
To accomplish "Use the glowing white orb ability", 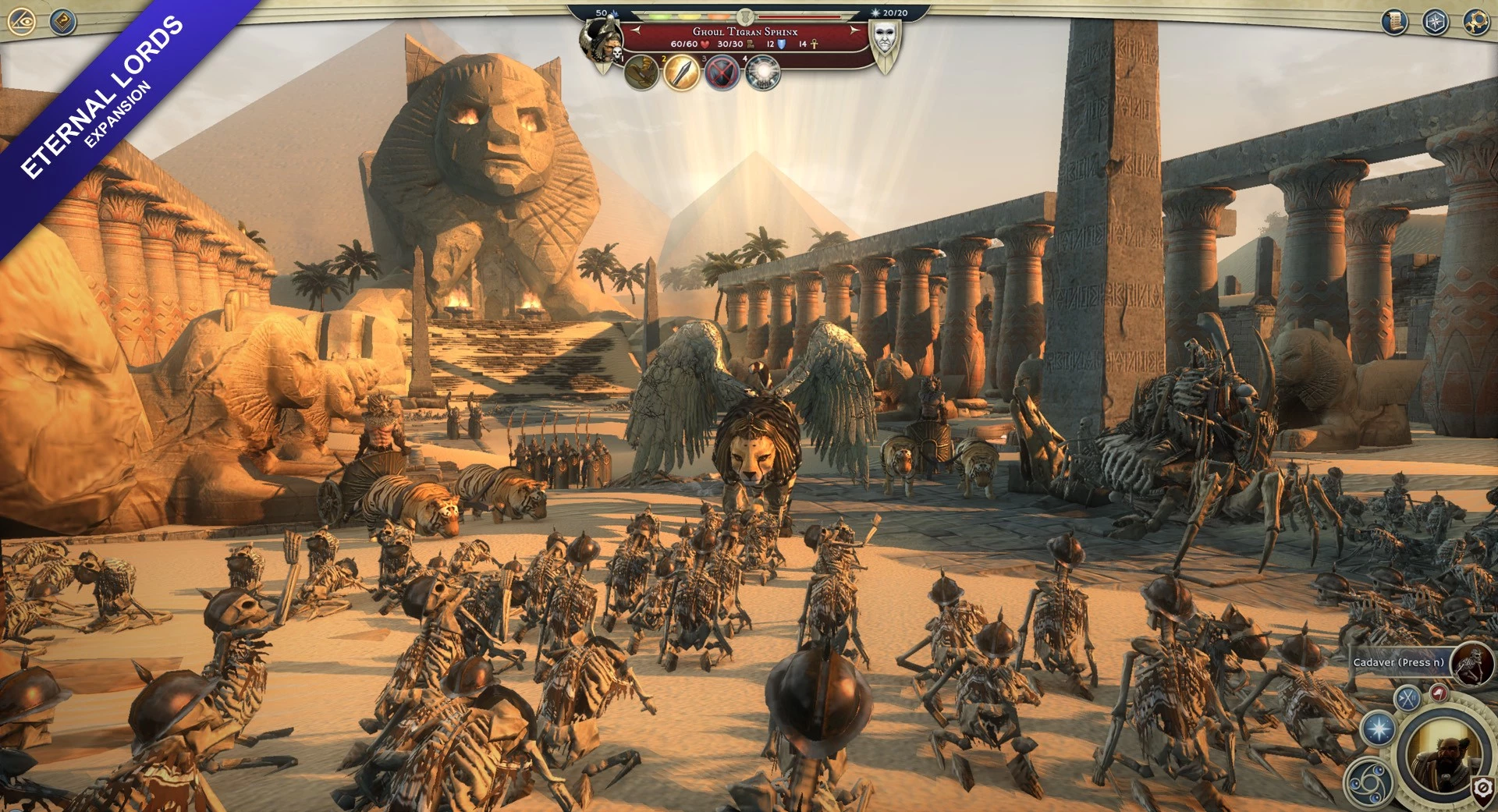I will [x=763, y=74].
